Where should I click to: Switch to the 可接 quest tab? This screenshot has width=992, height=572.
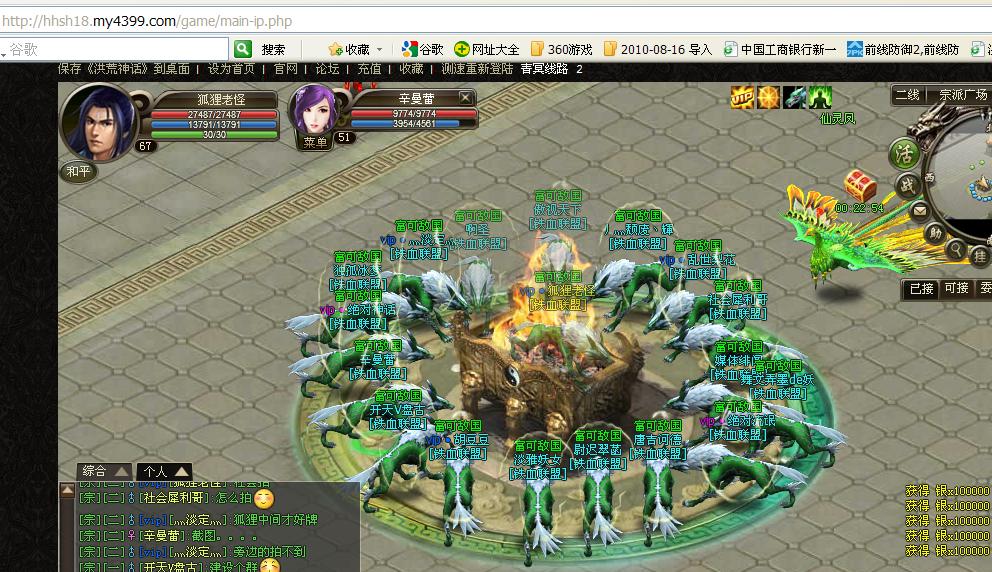click(x=957, y=288)
